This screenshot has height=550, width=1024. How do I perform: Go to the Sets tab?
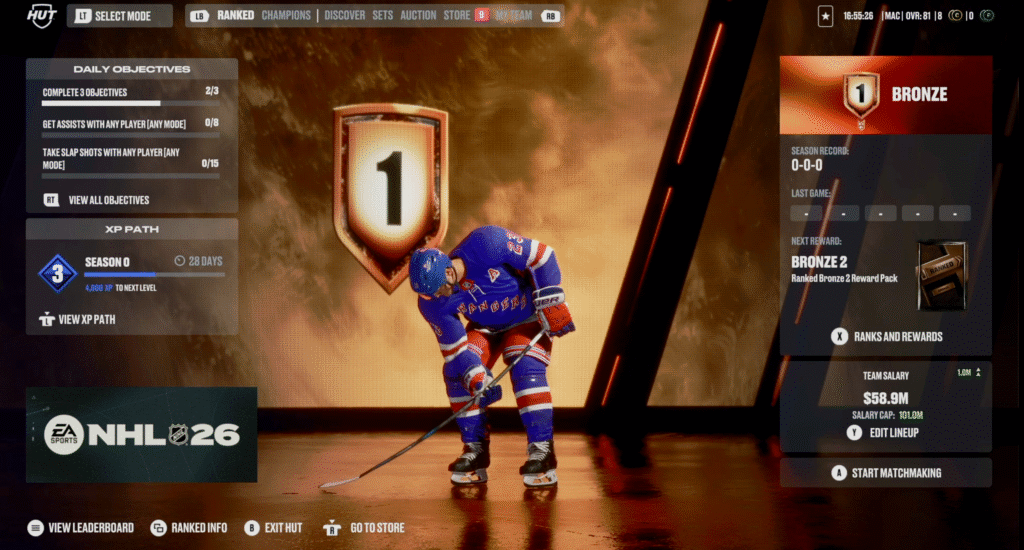click(x=382, y=15)
